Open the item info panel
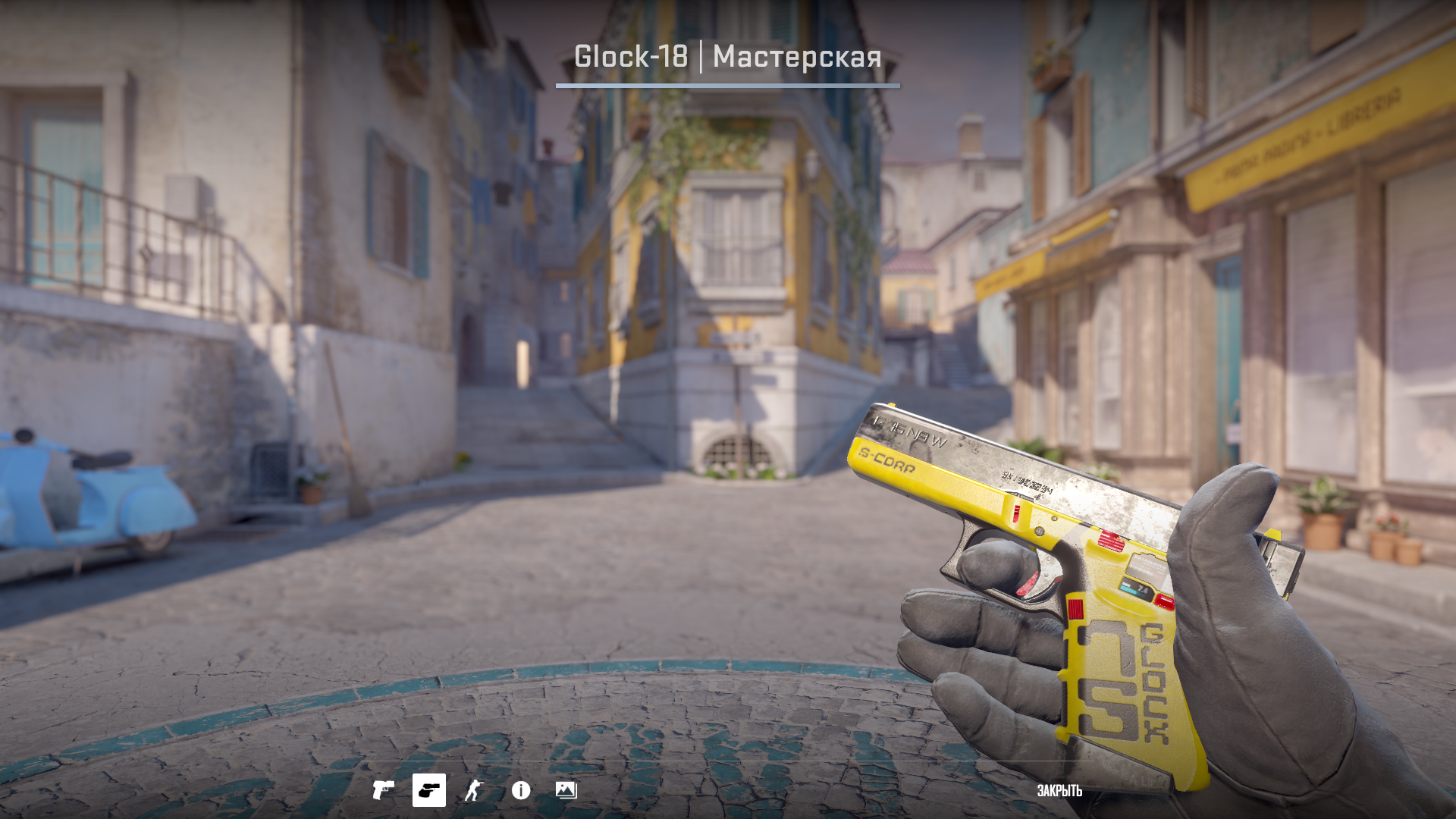This screenshot has width=1456, height=819. (521, 790)
